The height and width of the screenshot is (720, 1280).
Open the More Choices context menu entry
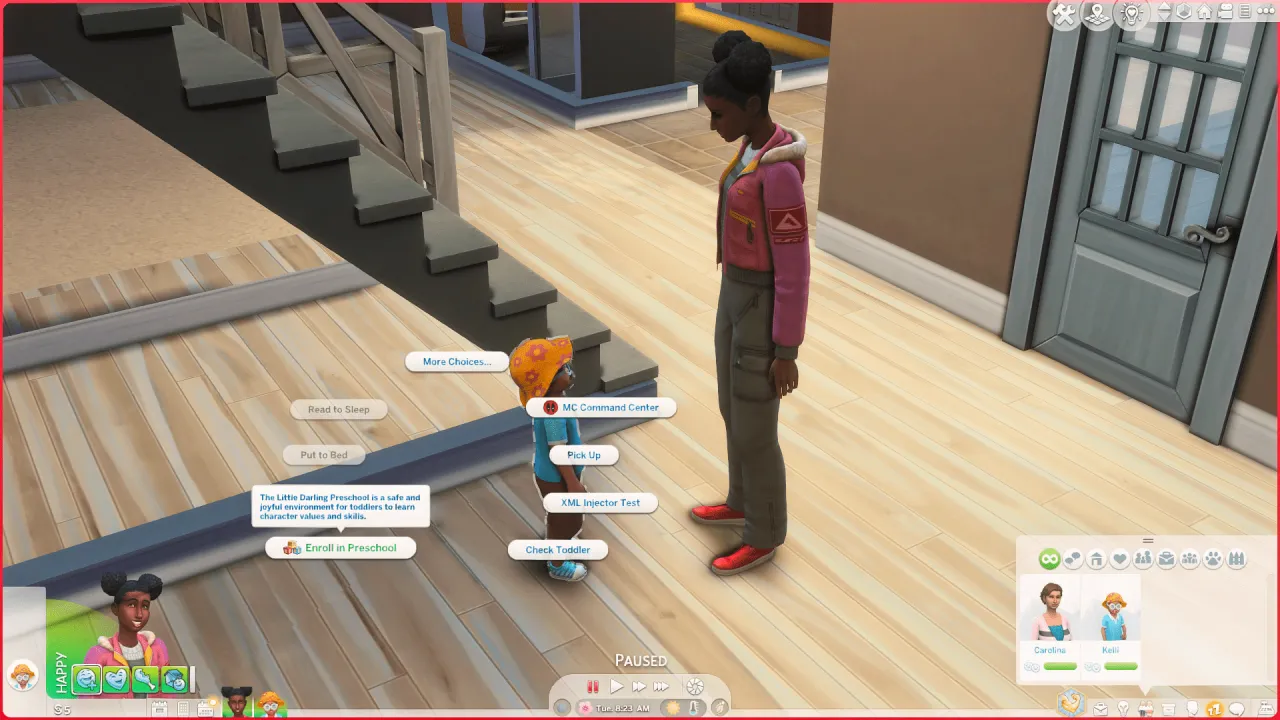[x=457, y=362]
